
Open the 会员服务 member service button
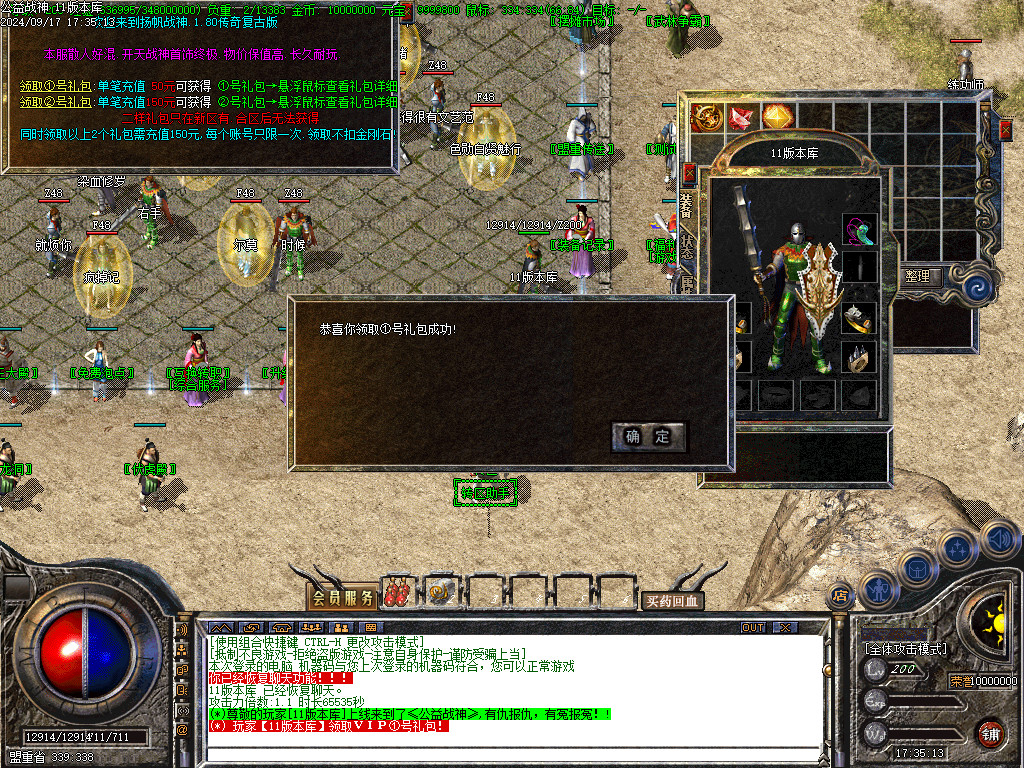pyautogui.click(x=343, y=598)
